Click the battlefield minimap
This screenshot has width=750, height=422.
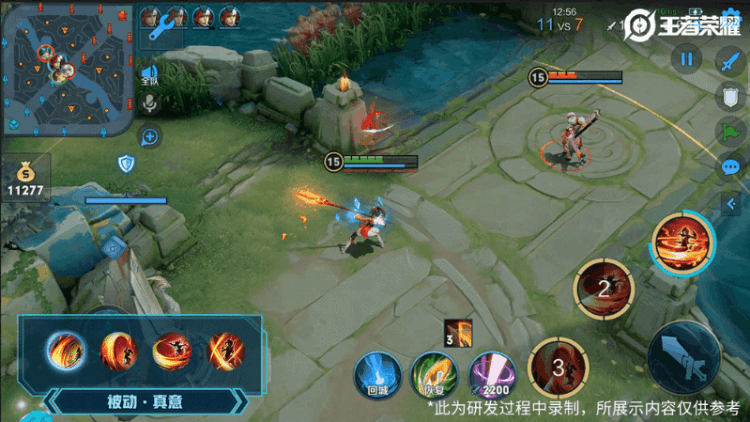(x=67, y=67)
